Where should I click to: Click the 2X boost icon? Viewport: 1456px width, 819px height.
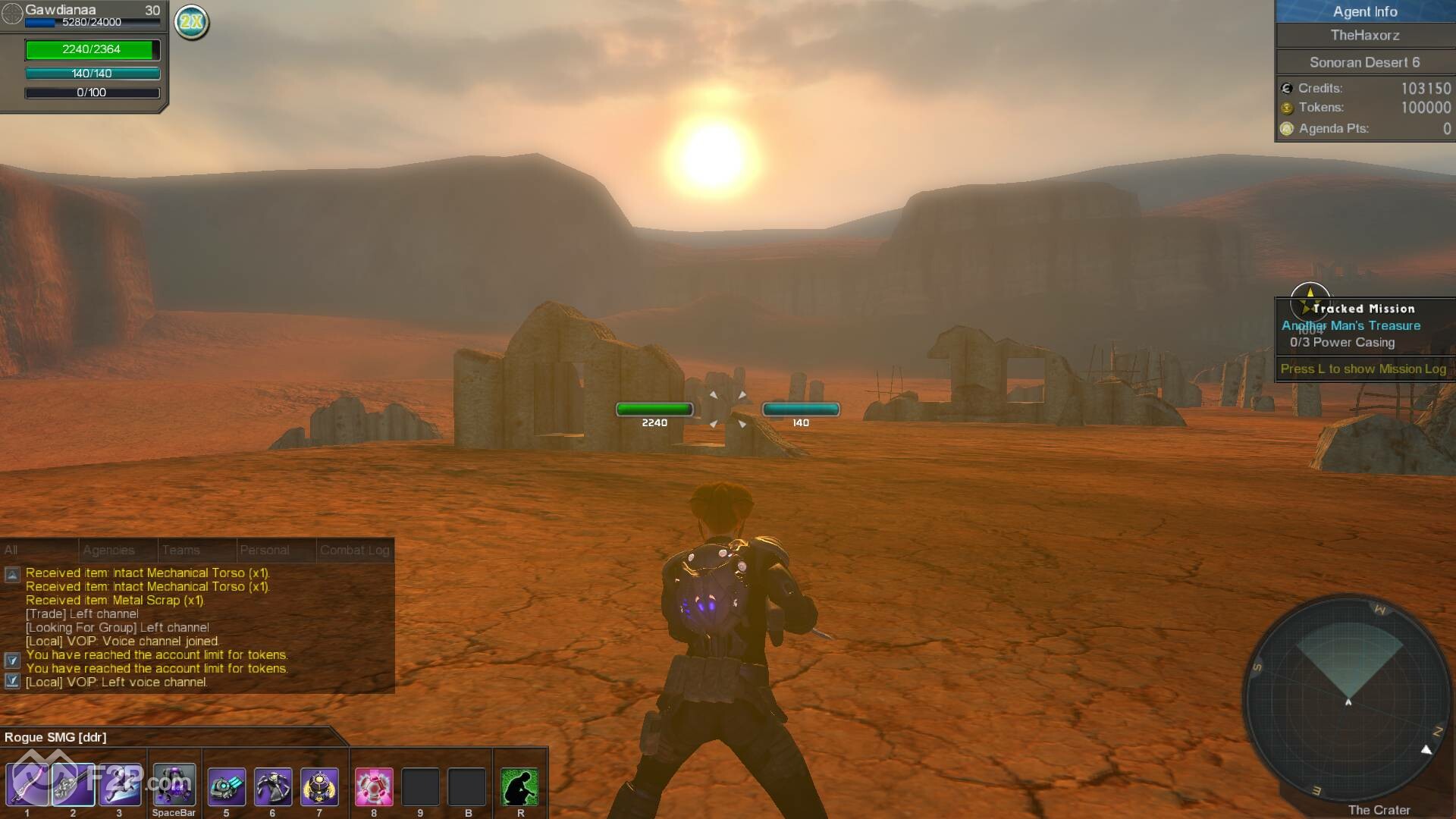coord(192,22)
